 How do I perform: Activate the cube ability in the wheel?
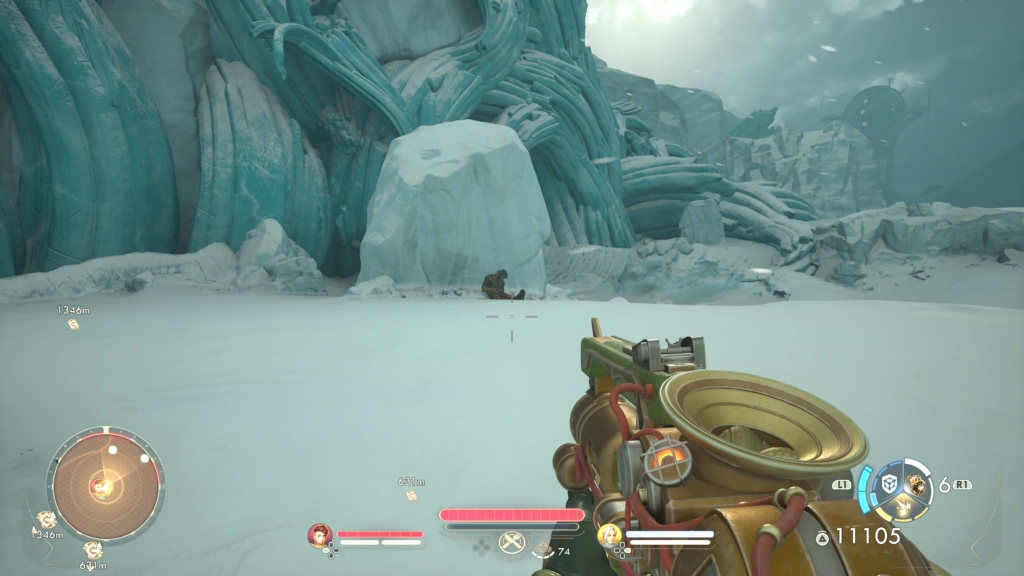point(888,483)
